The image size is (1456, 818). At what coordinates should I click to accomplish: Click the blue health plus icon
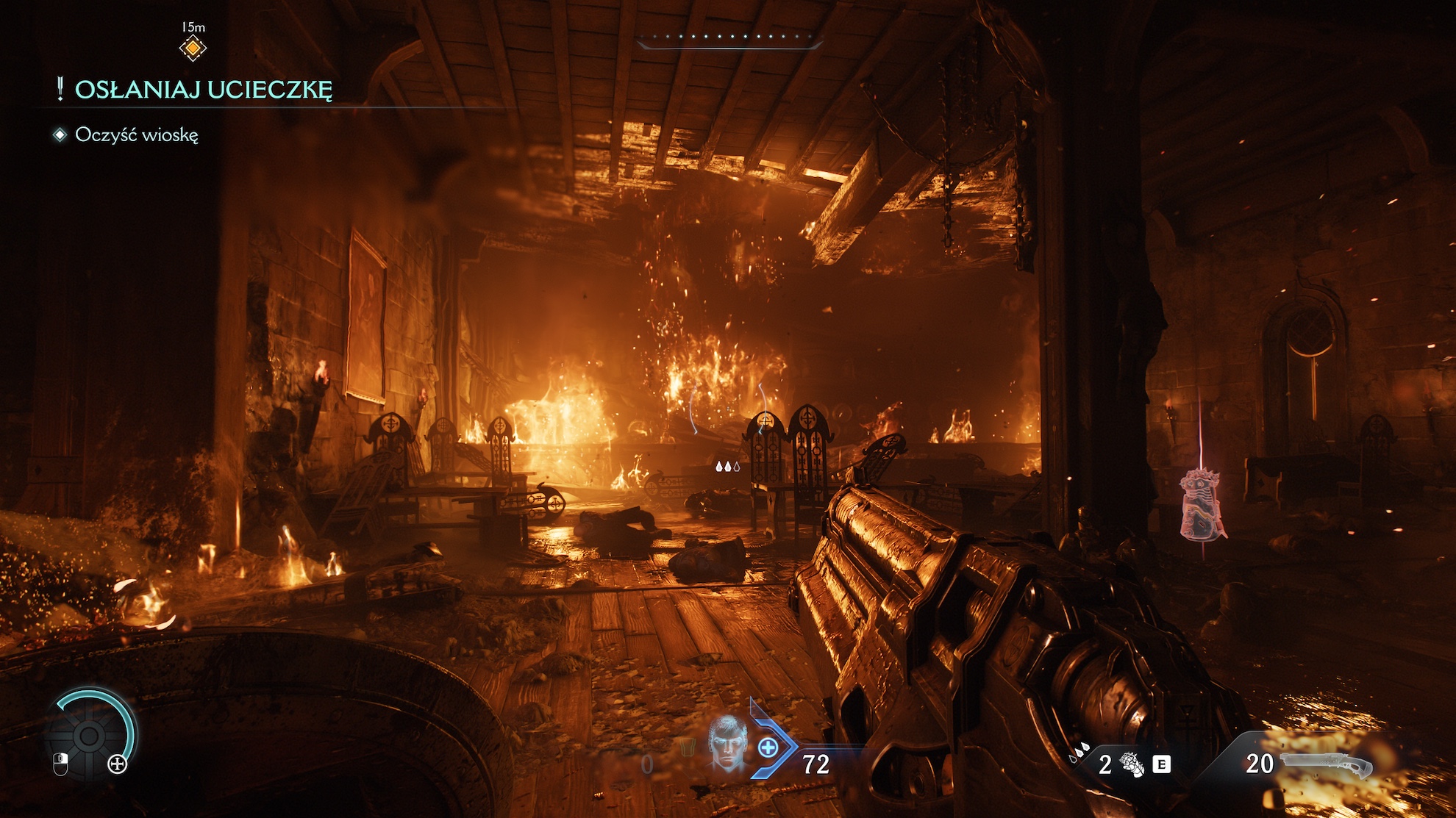(x=768, y=748)
